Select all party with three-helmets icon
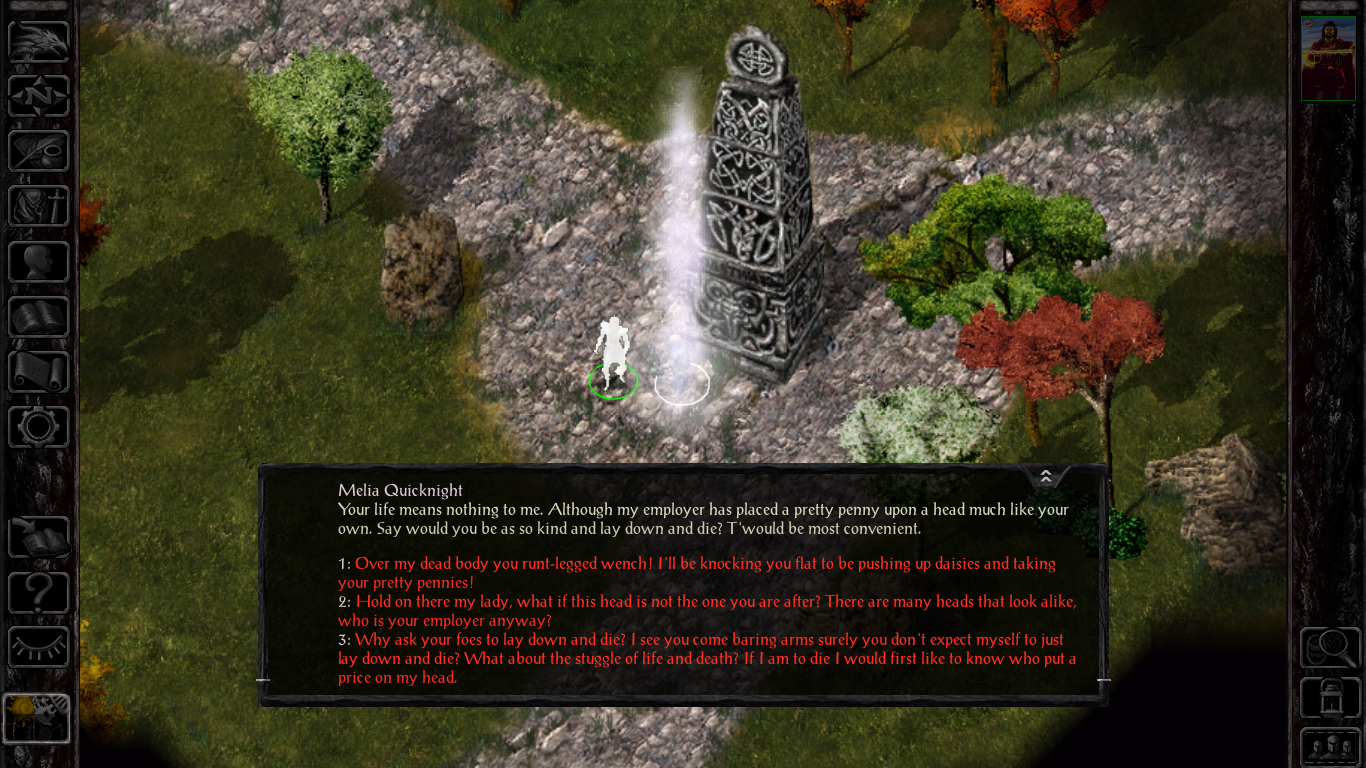 pos(1330,747)
